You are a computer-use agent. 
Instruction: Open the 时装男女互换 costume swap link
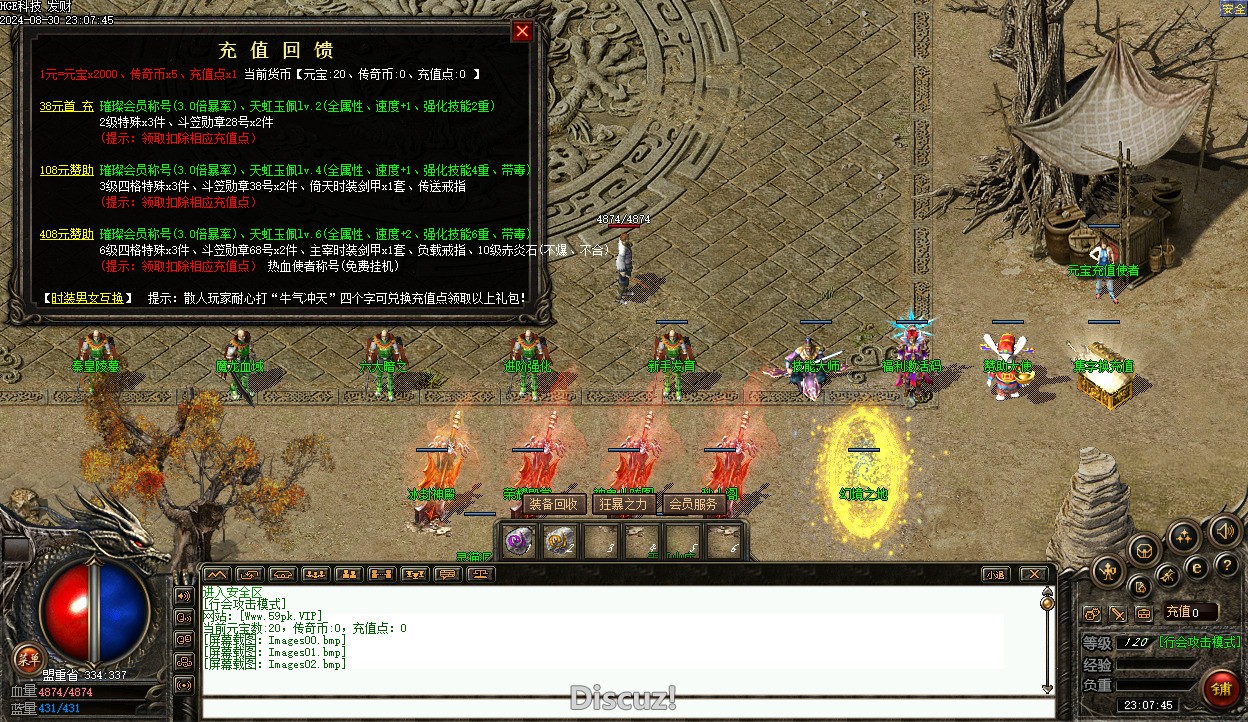[87, 298]
